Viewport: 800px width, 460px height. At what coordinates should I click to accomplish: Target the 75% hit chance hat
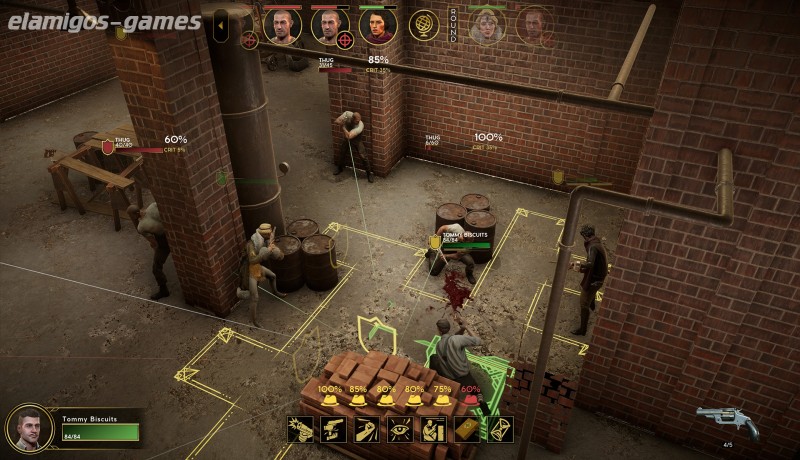click(x=442, y=397)
